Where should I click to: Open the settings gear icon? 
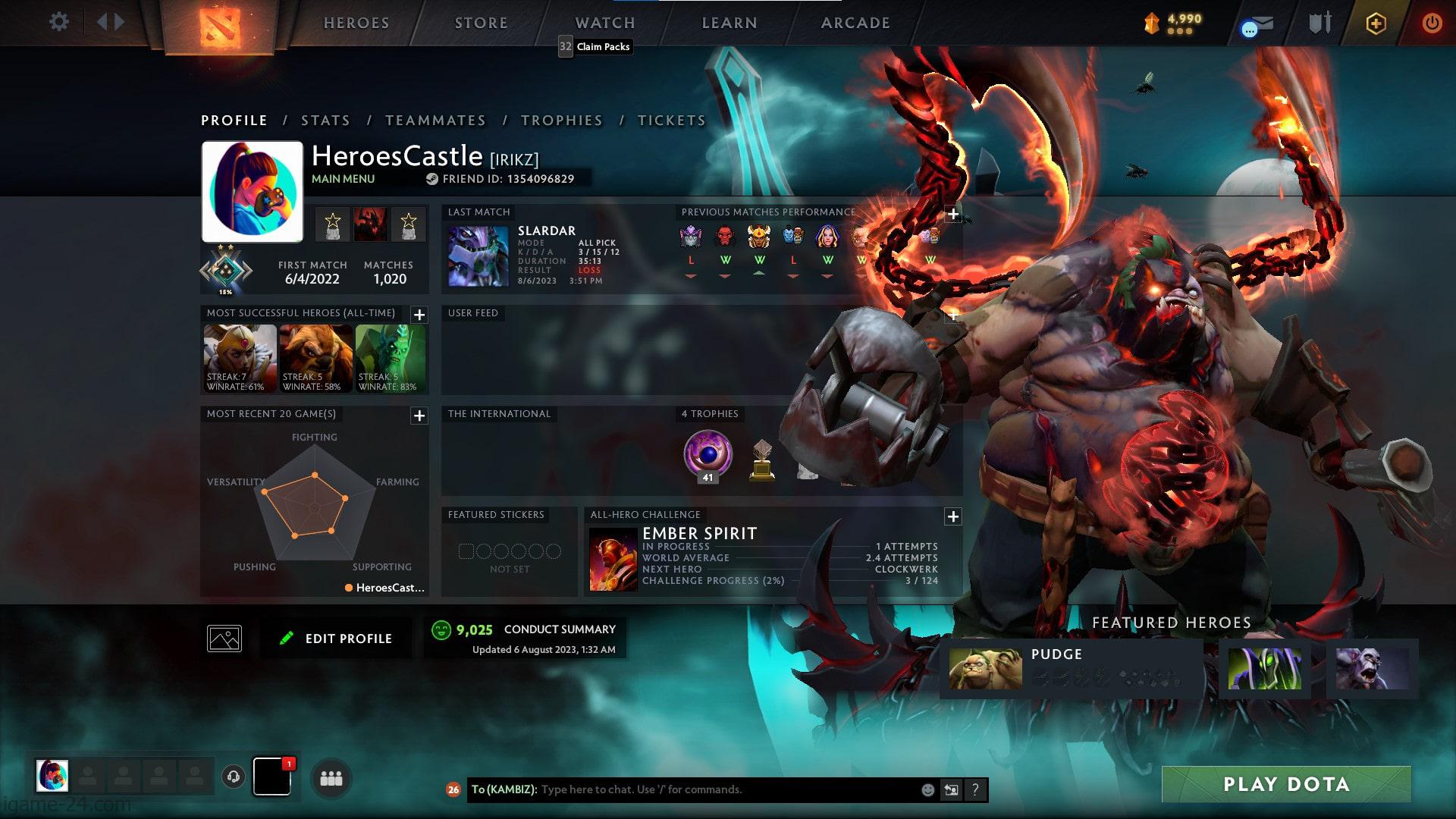click(x=58, y=22)
